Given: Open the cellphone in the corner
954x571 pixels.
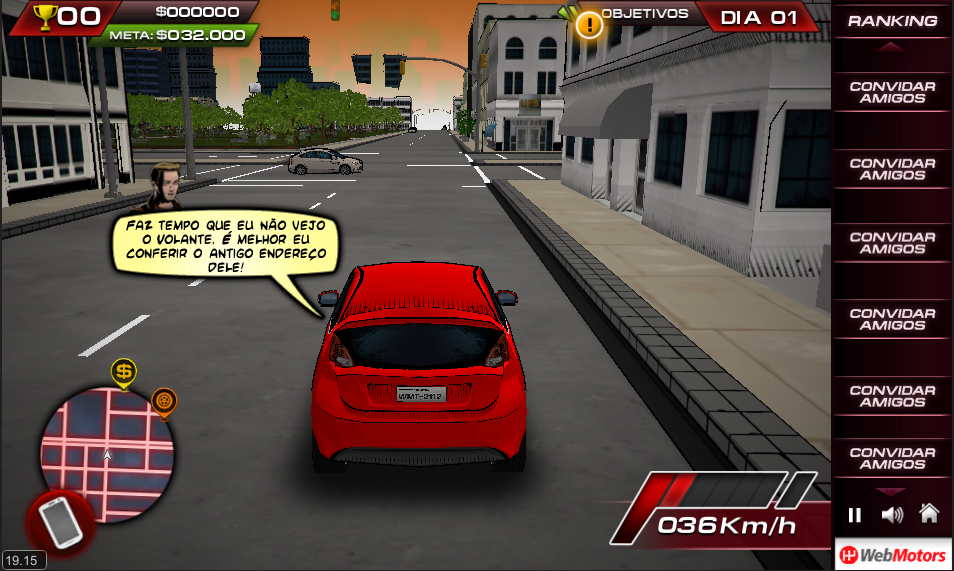Looking at the screenshot, I should [x=60, y=521].
